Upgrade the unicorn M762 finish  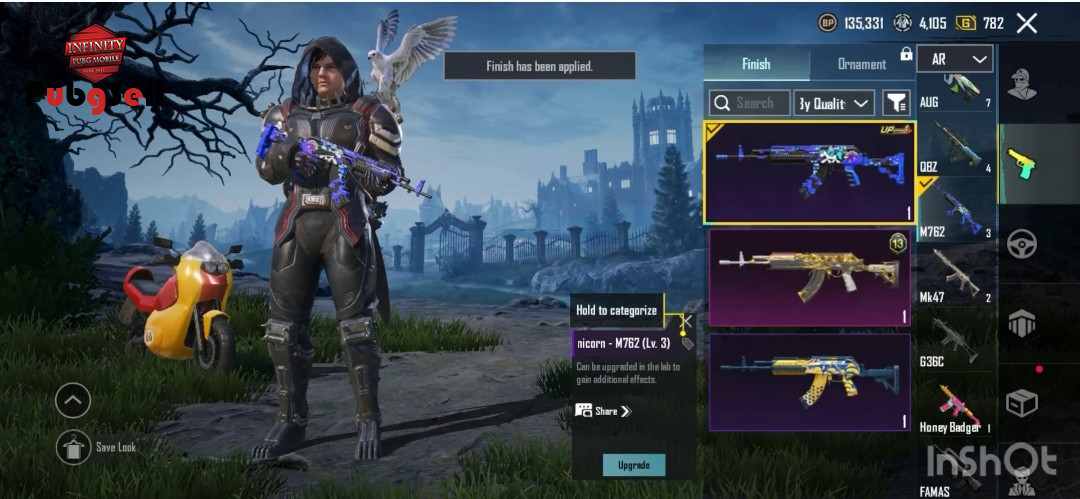[633, 465]
